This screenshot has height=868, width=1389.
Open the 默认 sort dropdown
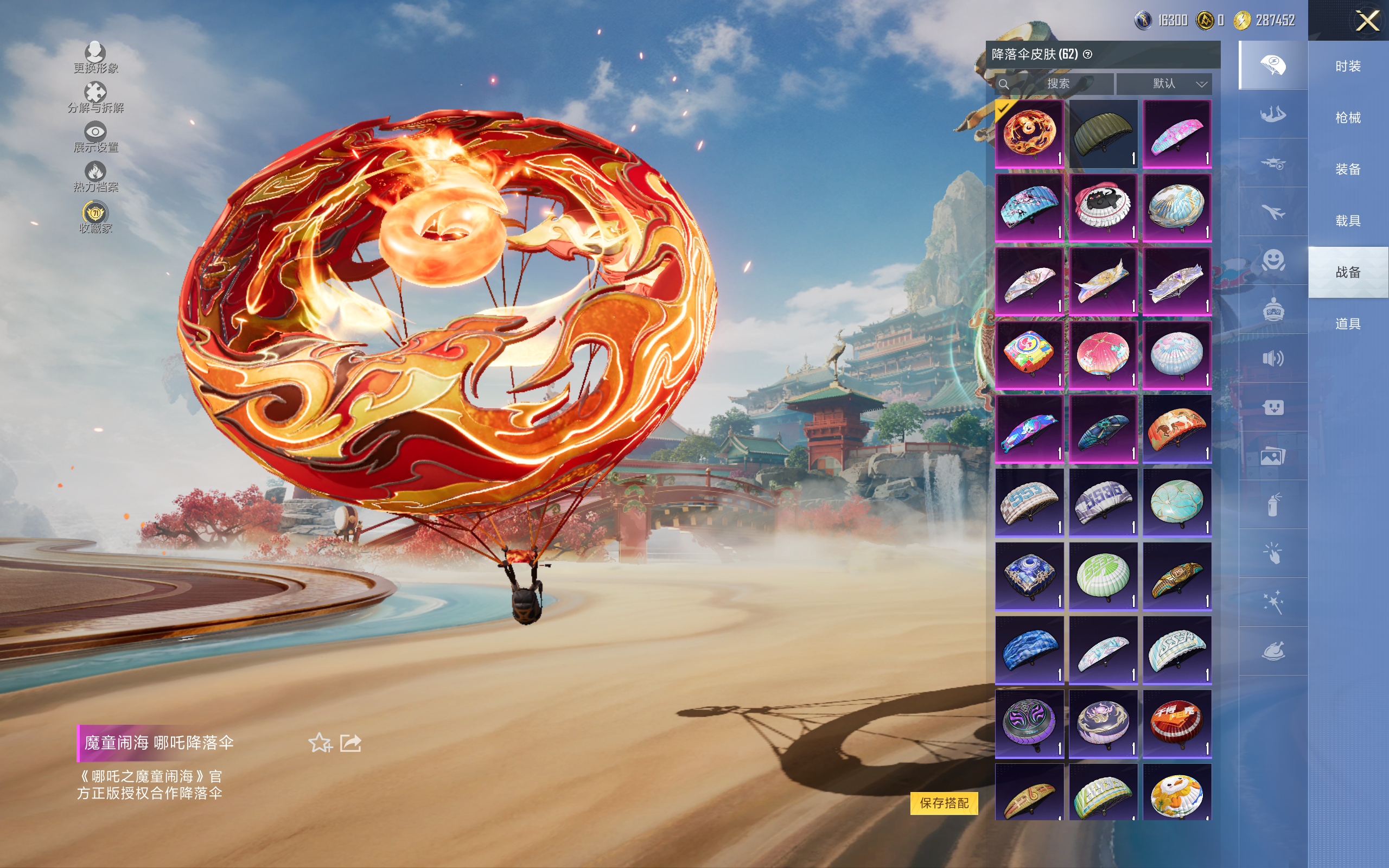pyautogui.click(x=1164, y=84)
